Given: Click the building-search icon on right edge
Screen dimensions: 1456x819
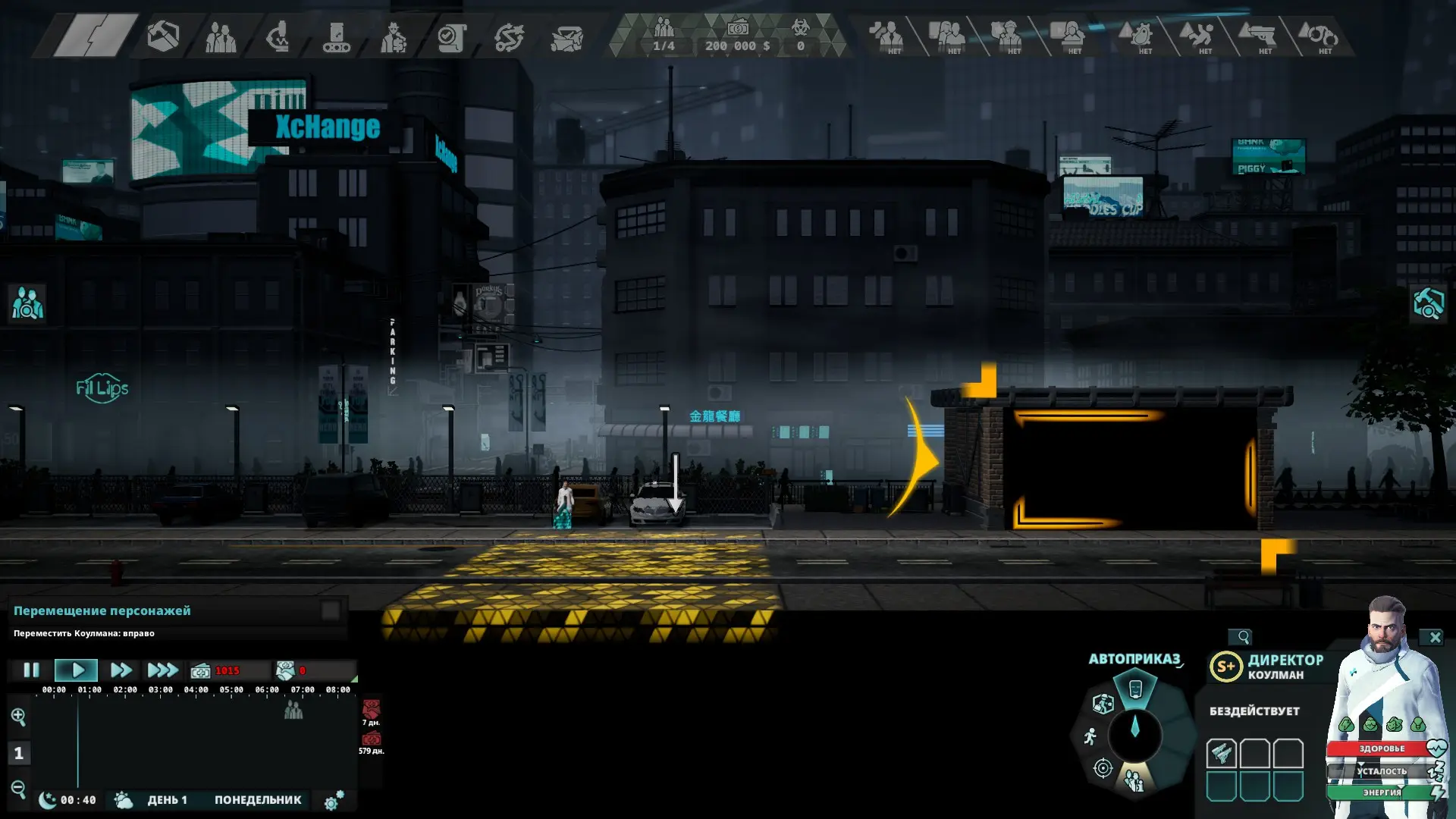Looking at the screenshot, I should coord(1428,303).
